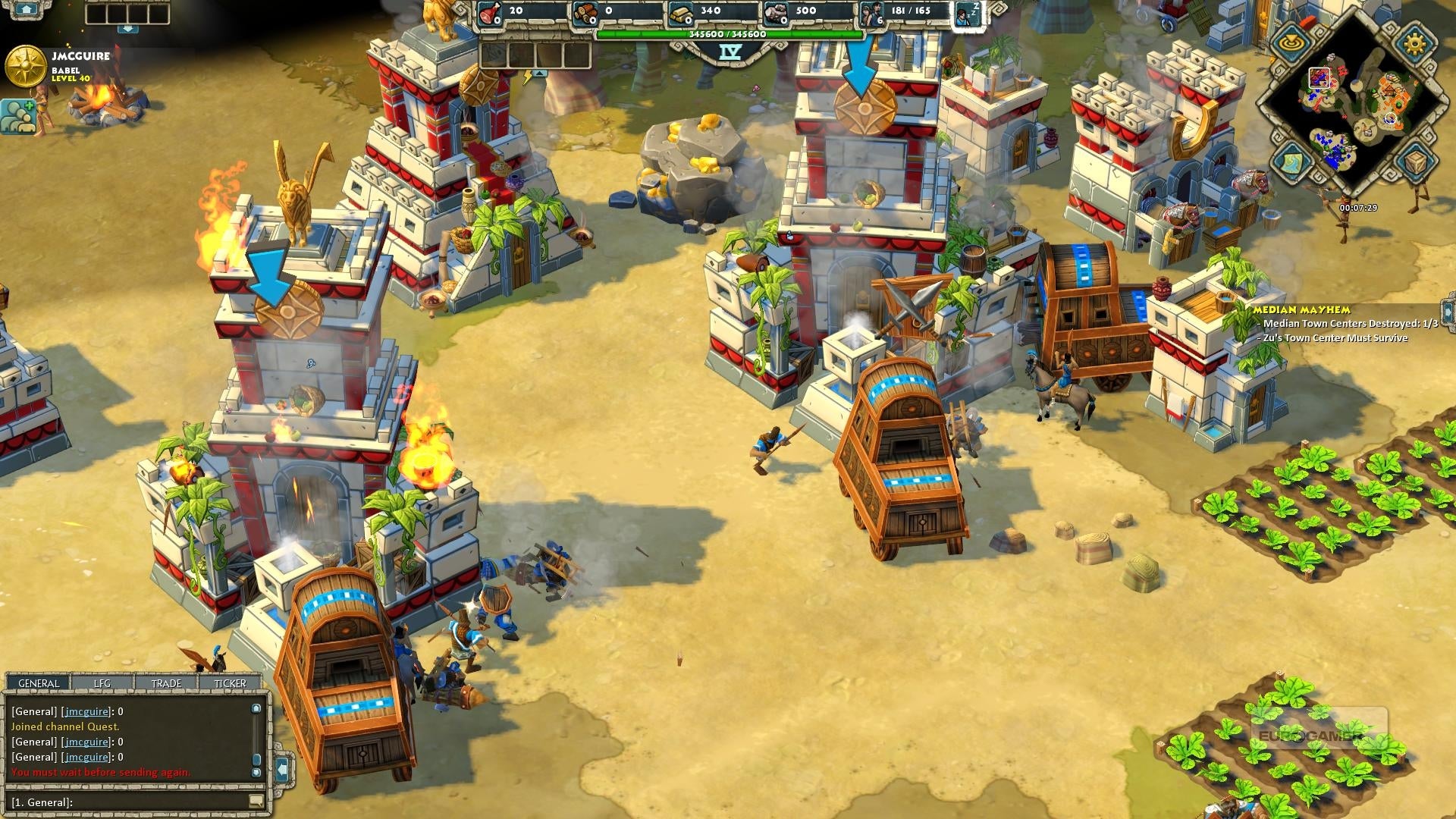Switch to the LFG chat tab
The image size is (1456, 819).
tap(102, 683)
